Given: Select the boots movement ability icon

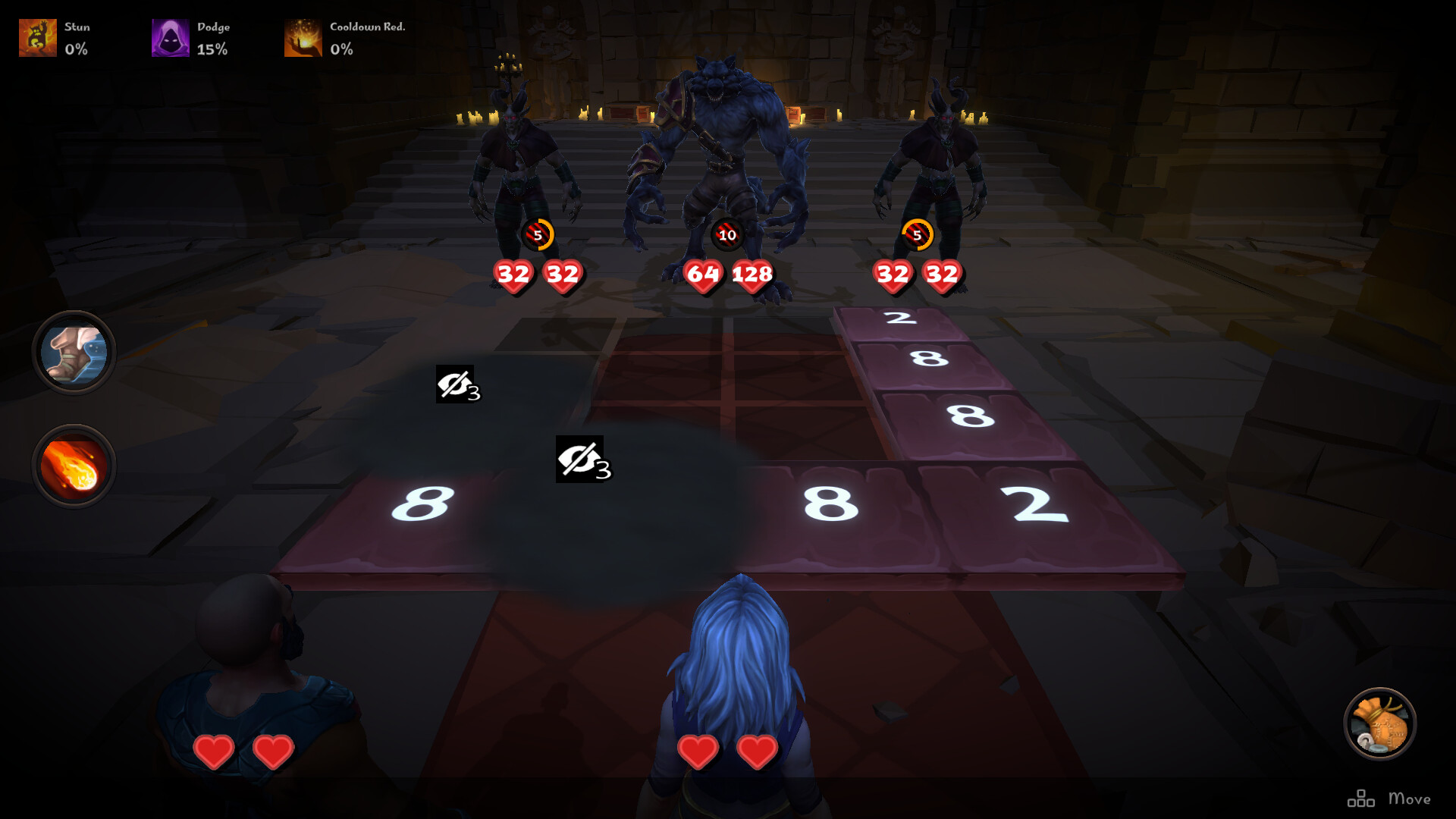Looking at the screenshot, I should (x=74, y=353).
